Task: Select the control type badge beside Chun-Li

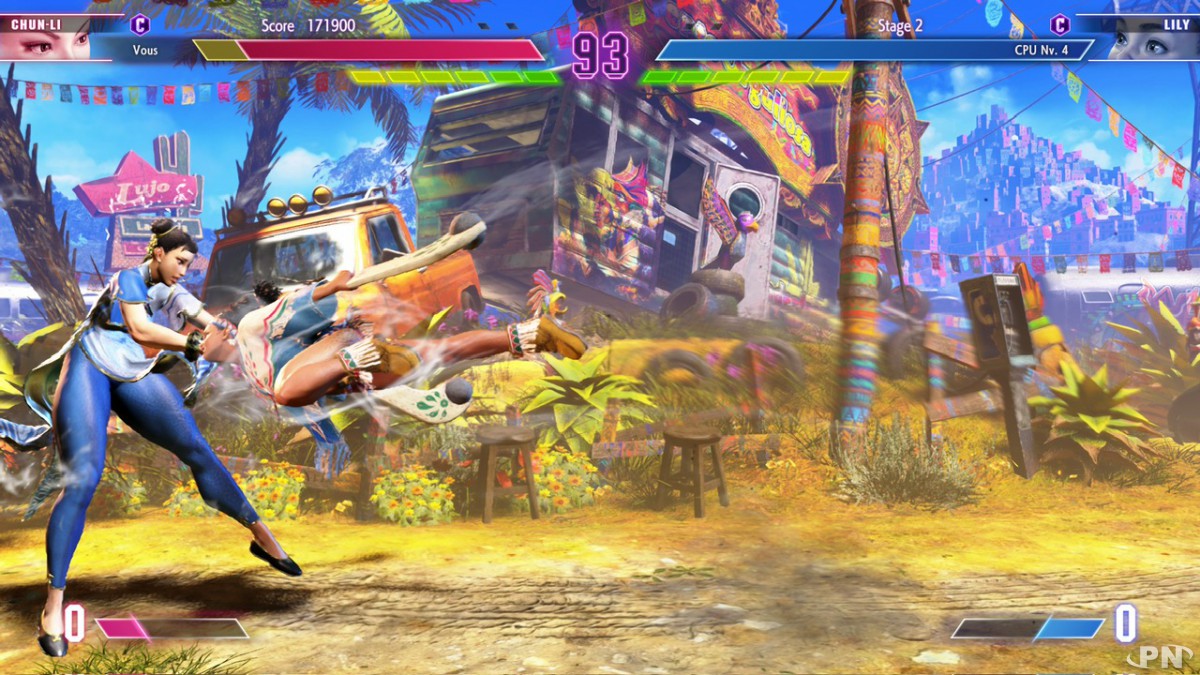Action: [x=141, y=24]
